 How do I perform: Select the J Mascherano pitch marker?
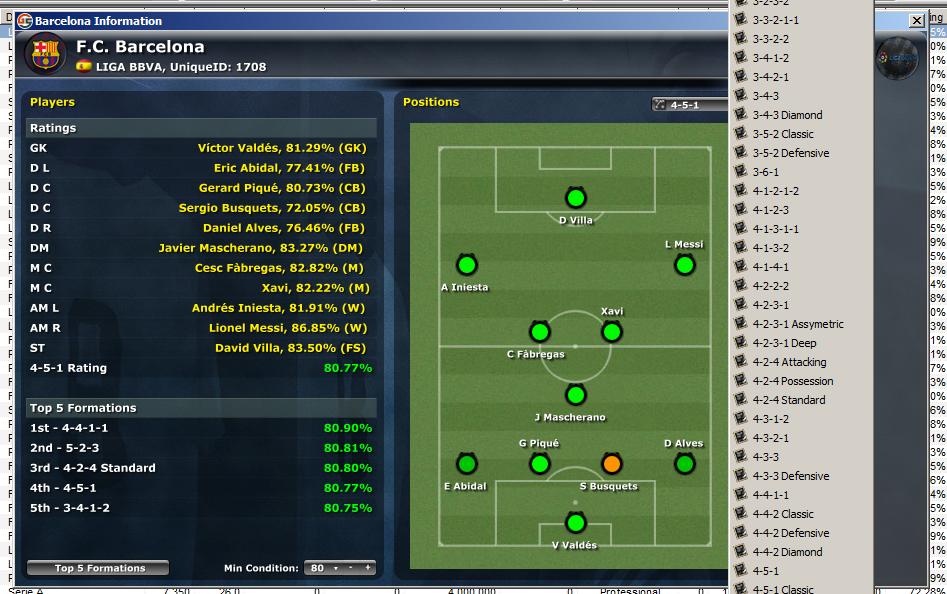575,395
